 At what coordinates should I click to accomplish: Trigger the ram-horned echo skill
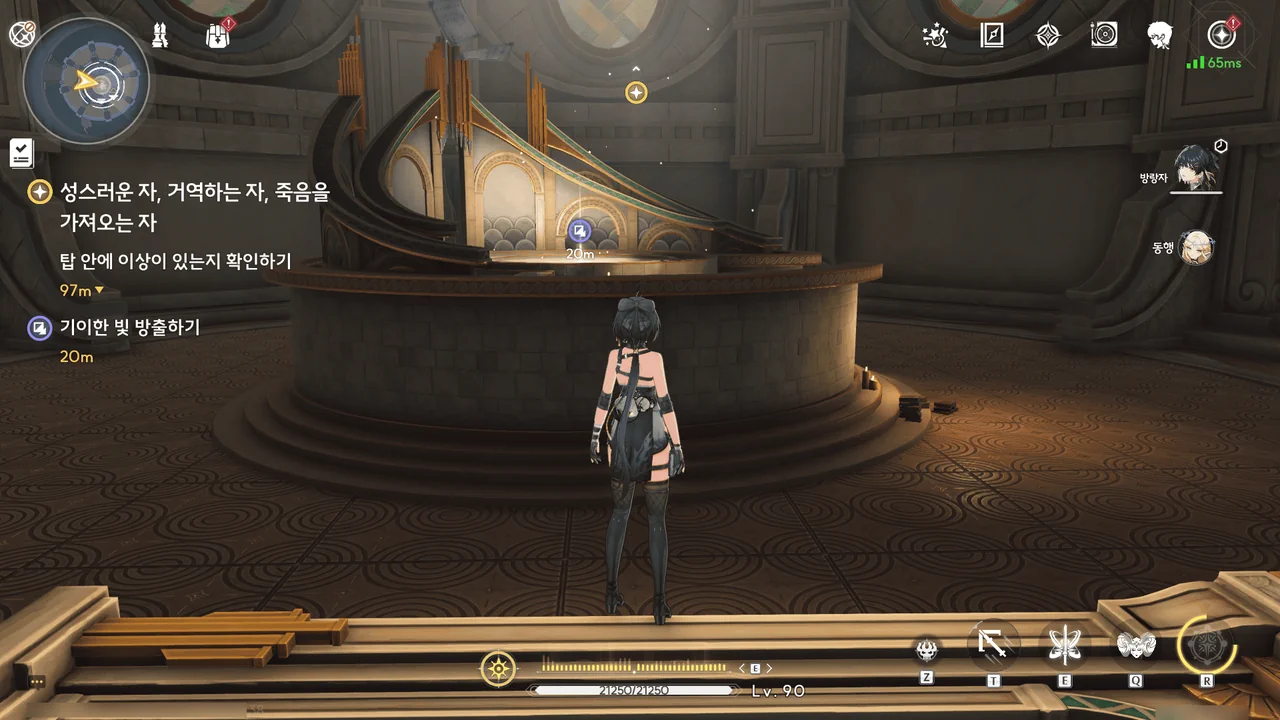click(1136, 646)
